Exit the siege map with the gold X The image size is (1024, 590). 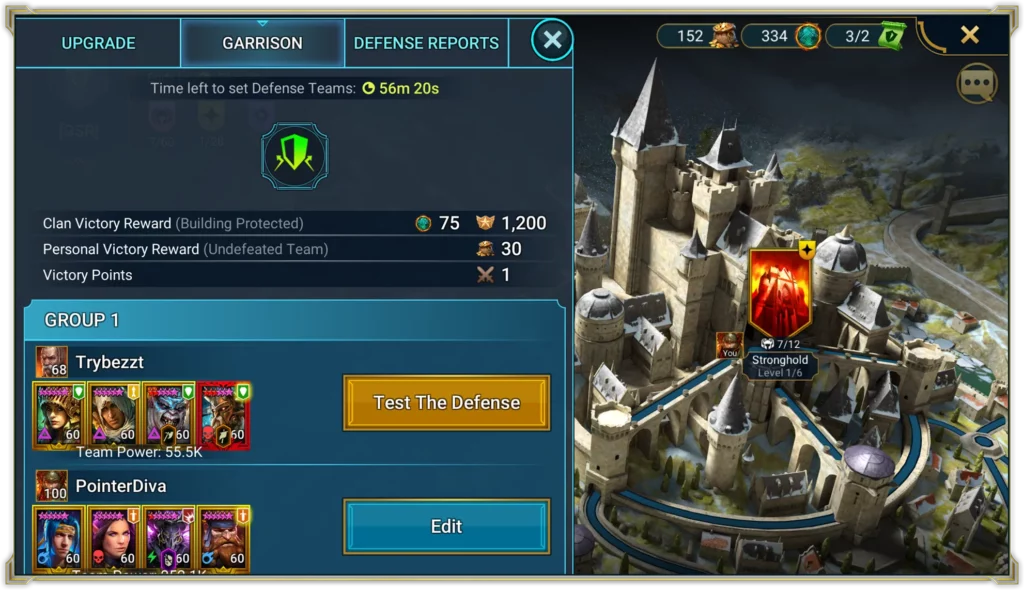969,35
